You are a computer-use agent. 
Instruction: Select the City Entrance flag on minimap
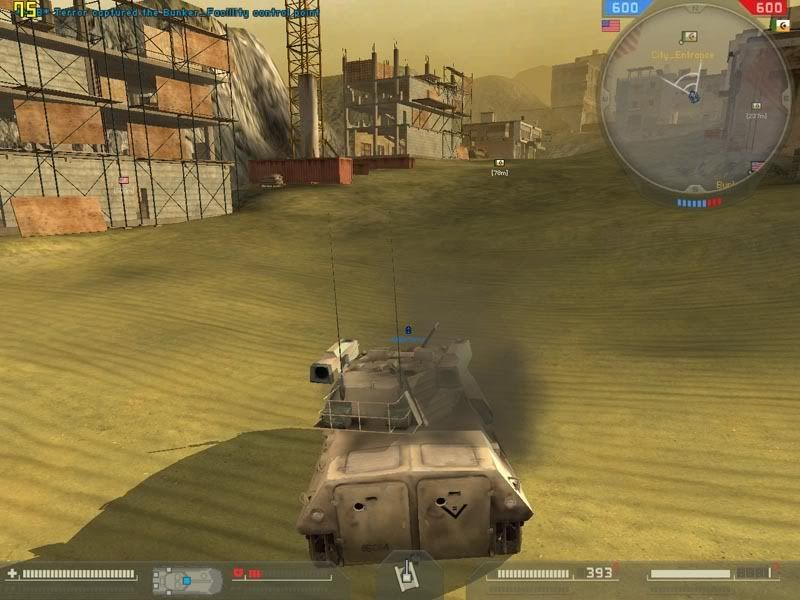point(687,38)
